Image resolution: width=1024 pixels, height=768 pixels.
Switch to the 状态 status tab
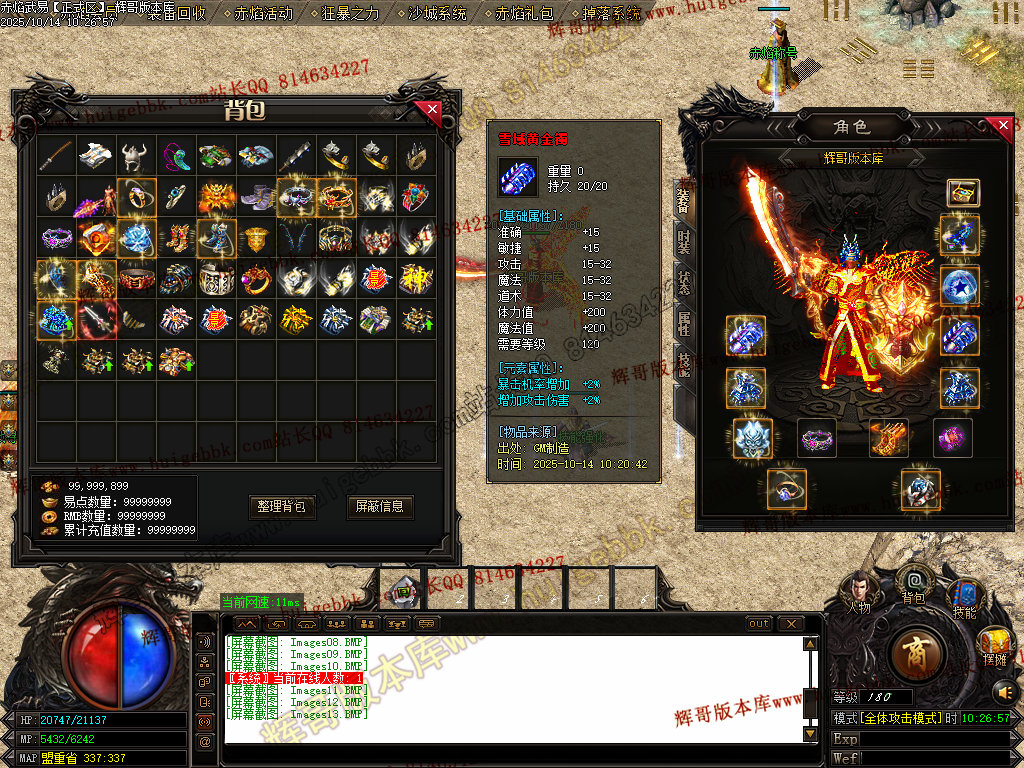coord(684,282)
